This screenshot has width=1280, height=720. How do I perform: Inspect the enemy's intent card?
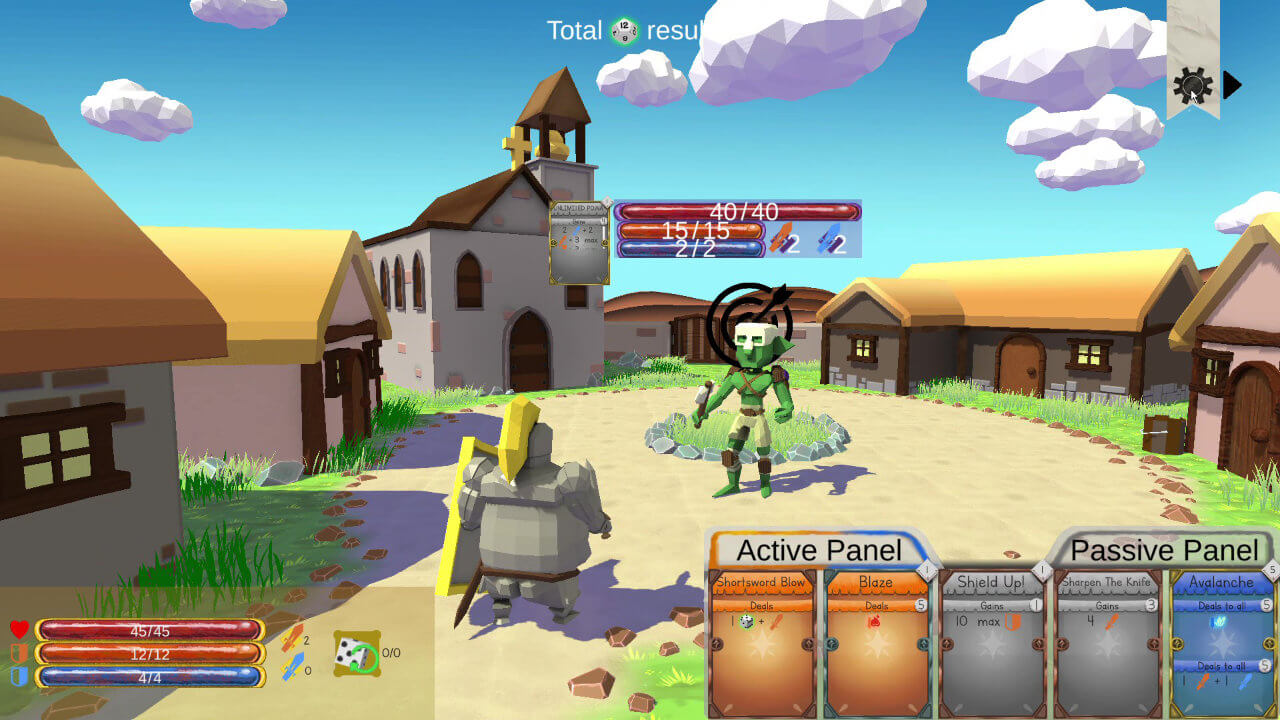click(579, 242)
